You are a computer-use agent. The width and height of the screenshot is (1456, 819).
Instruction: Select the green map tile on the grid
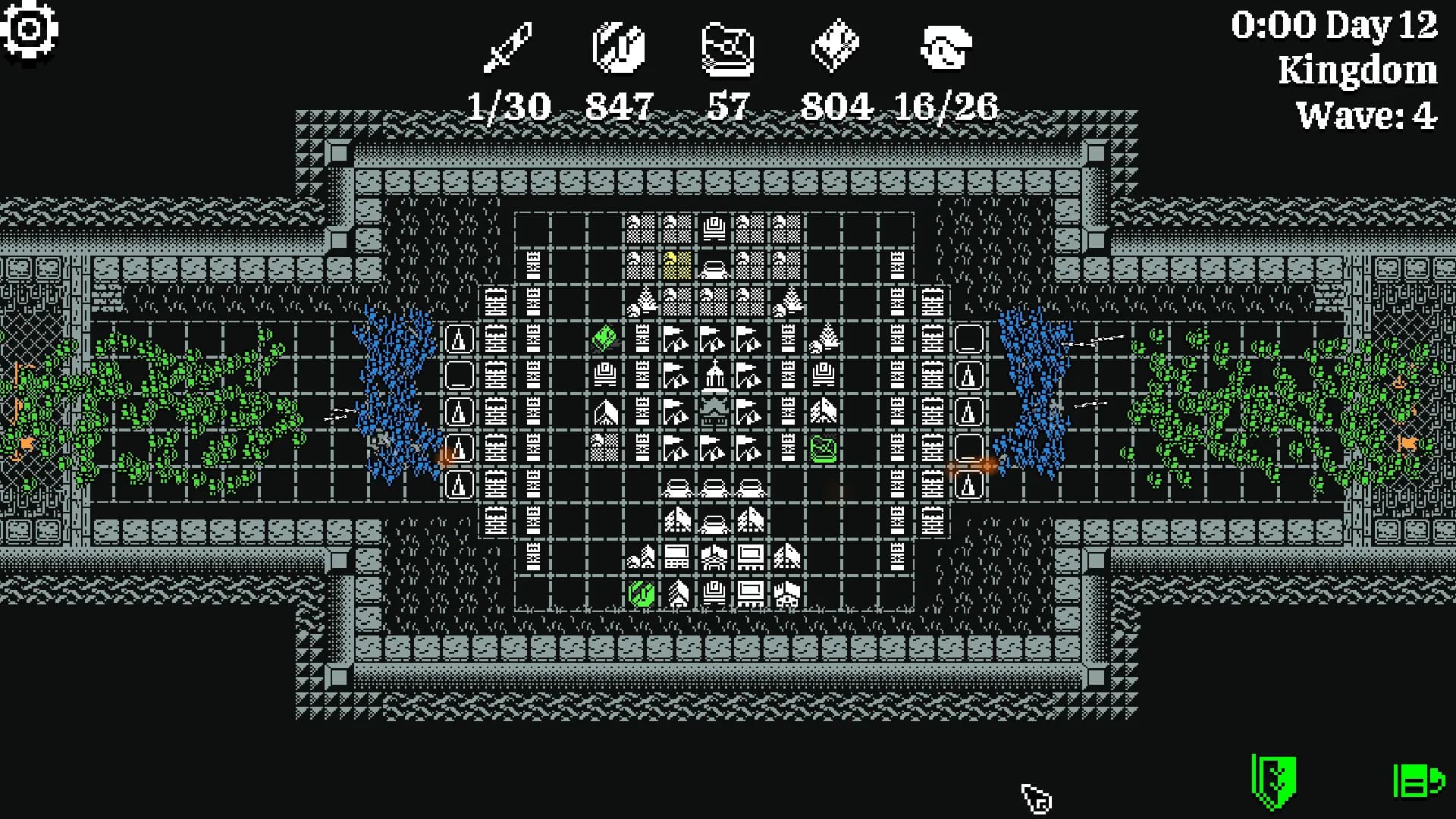pyautogui.click(x=823, y=448)
